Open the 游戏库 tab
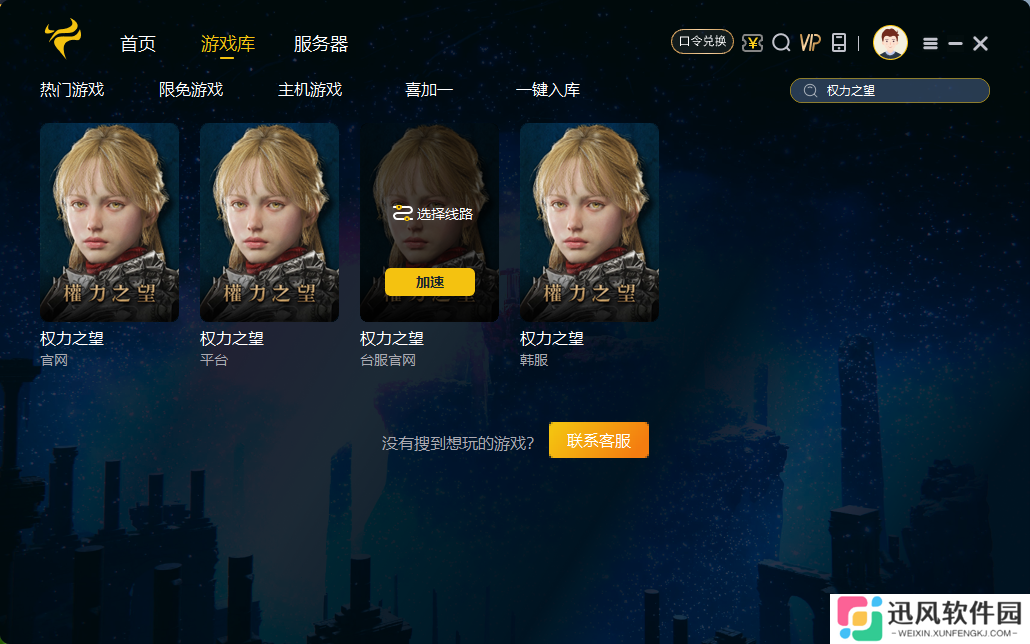The height and width of the screenshot is (644, 1030). click(x=227, y=44)
